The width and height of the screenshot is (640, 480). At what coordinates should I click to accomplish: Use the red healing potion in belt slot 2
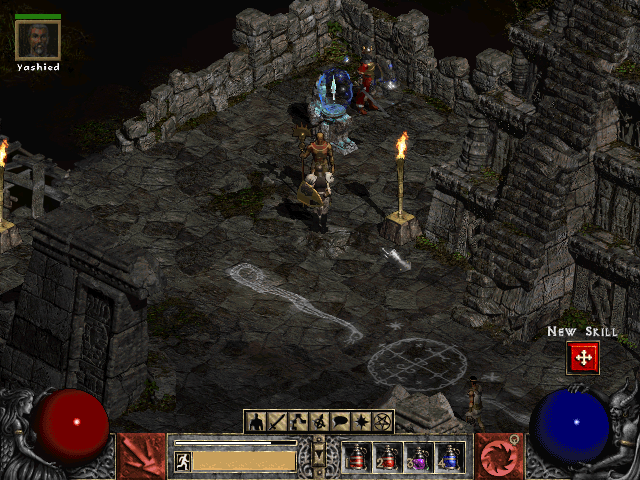click(388, 458)
